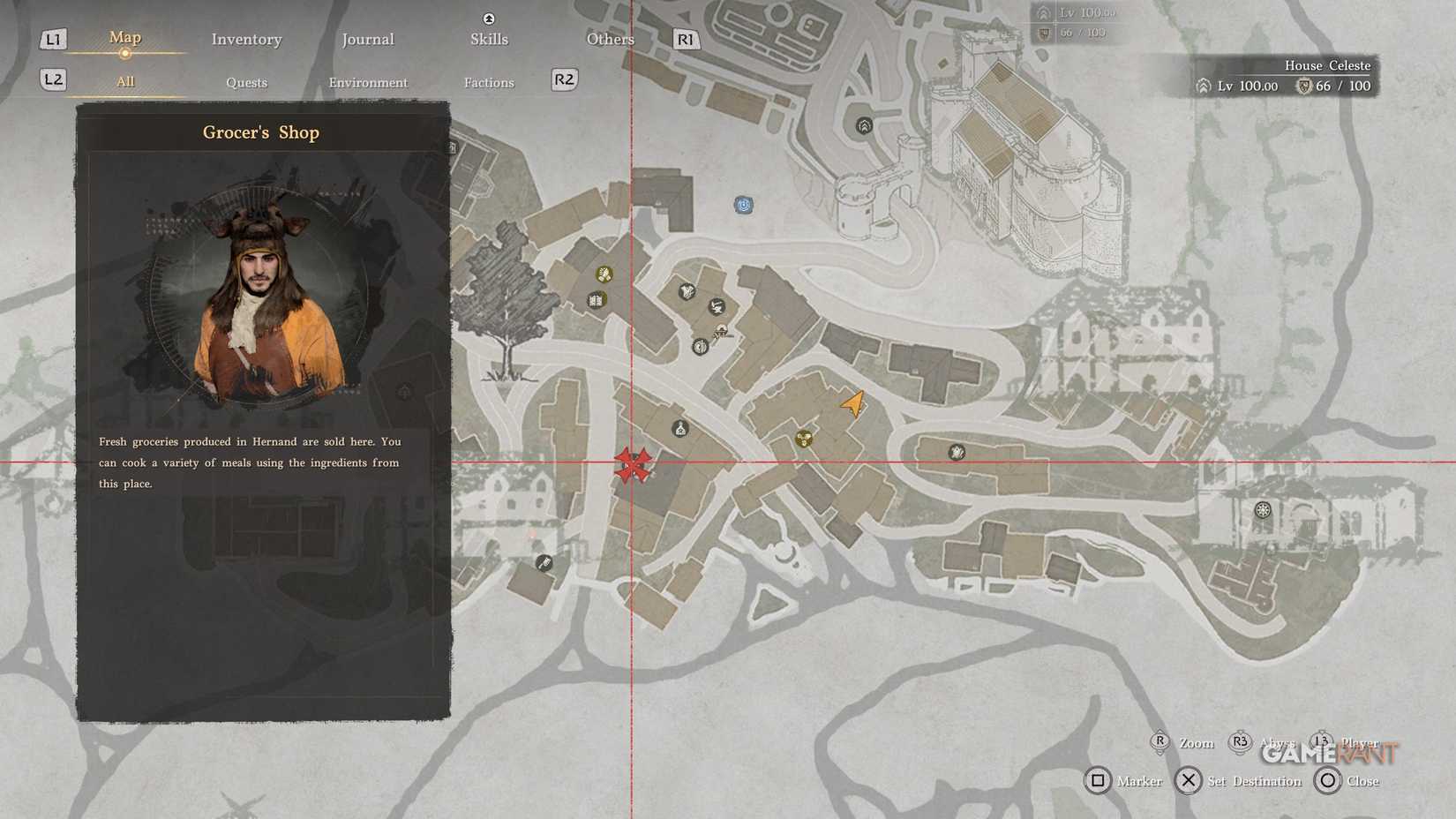Viewport: 1456px width, 819px height.
Task: Select the potion flask shop icon
Action: coord(679,430)
